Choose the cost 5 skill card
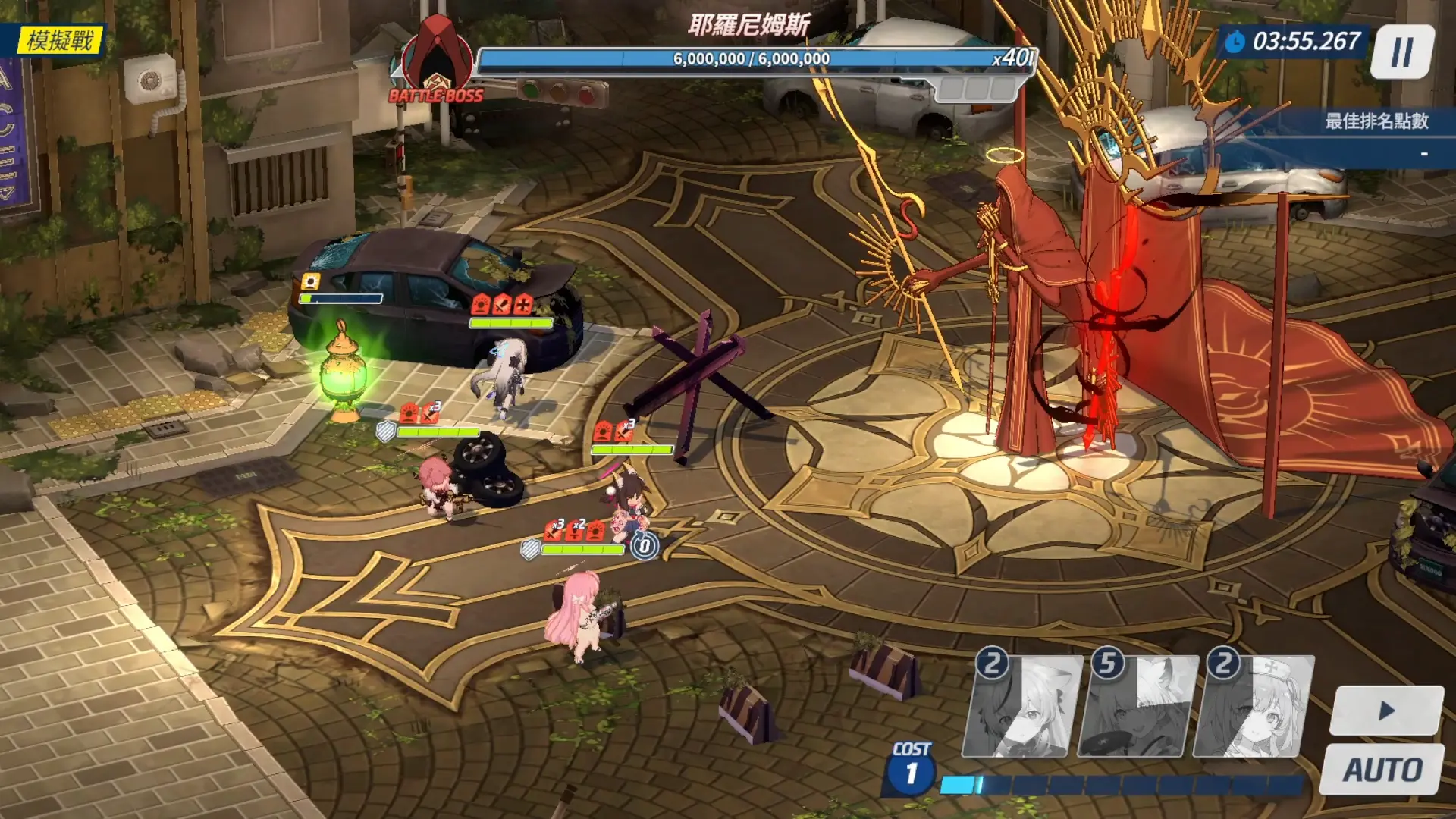This screenshot has width=1456, height=819. 1139,708
